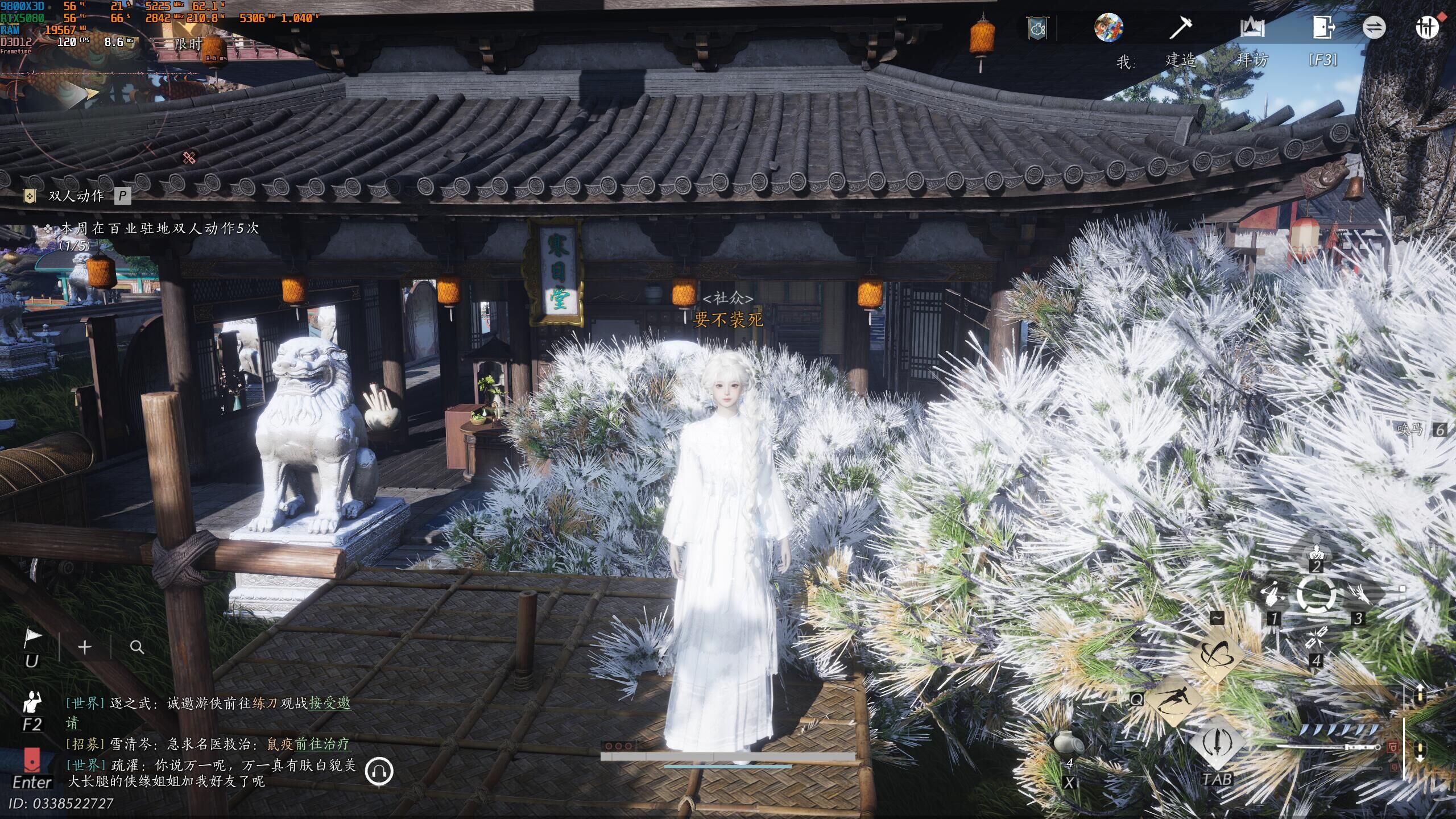Click the plus button beside the flag

click(85, 647)
